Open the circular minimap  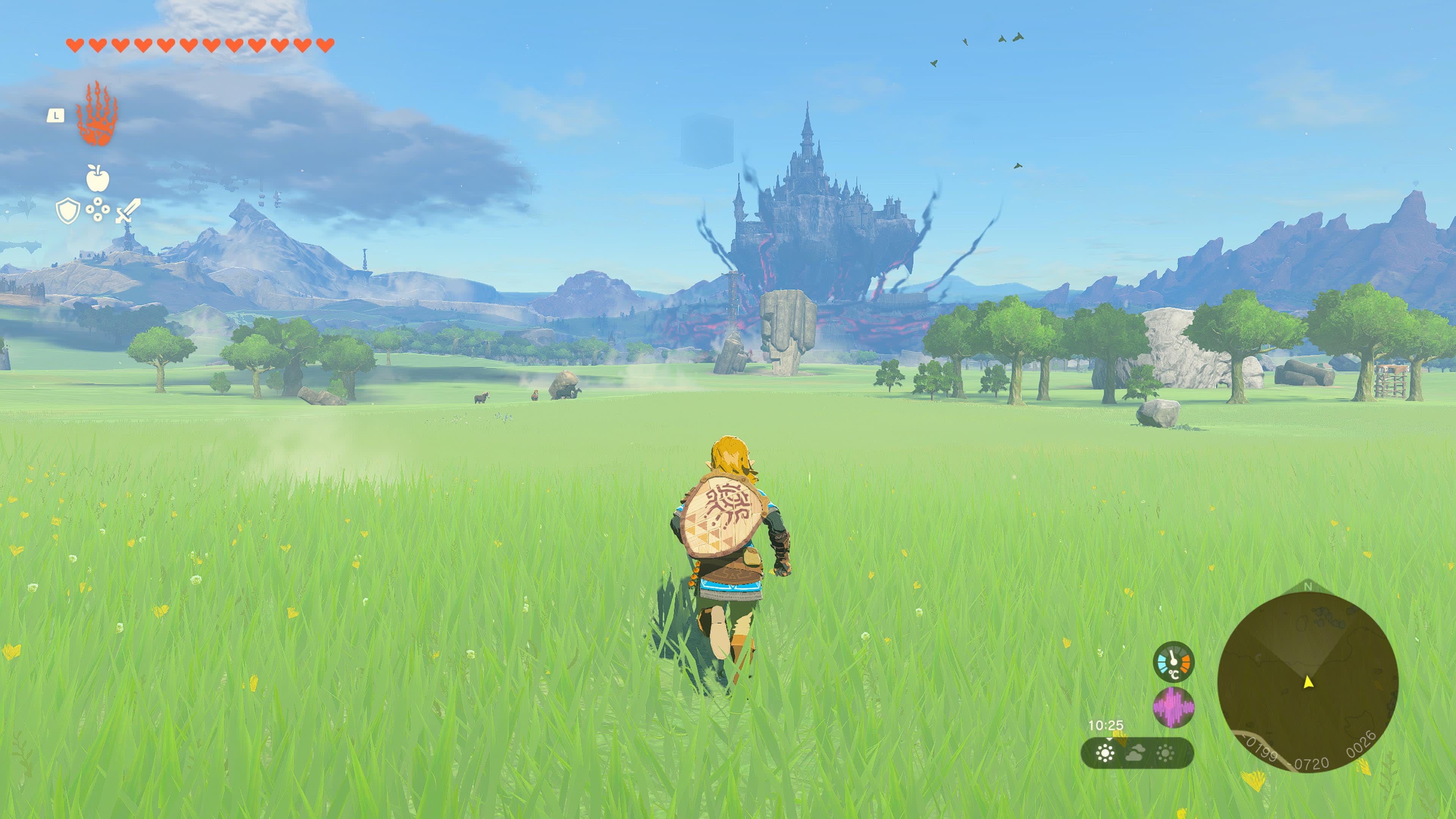(x=1307, y=682)
